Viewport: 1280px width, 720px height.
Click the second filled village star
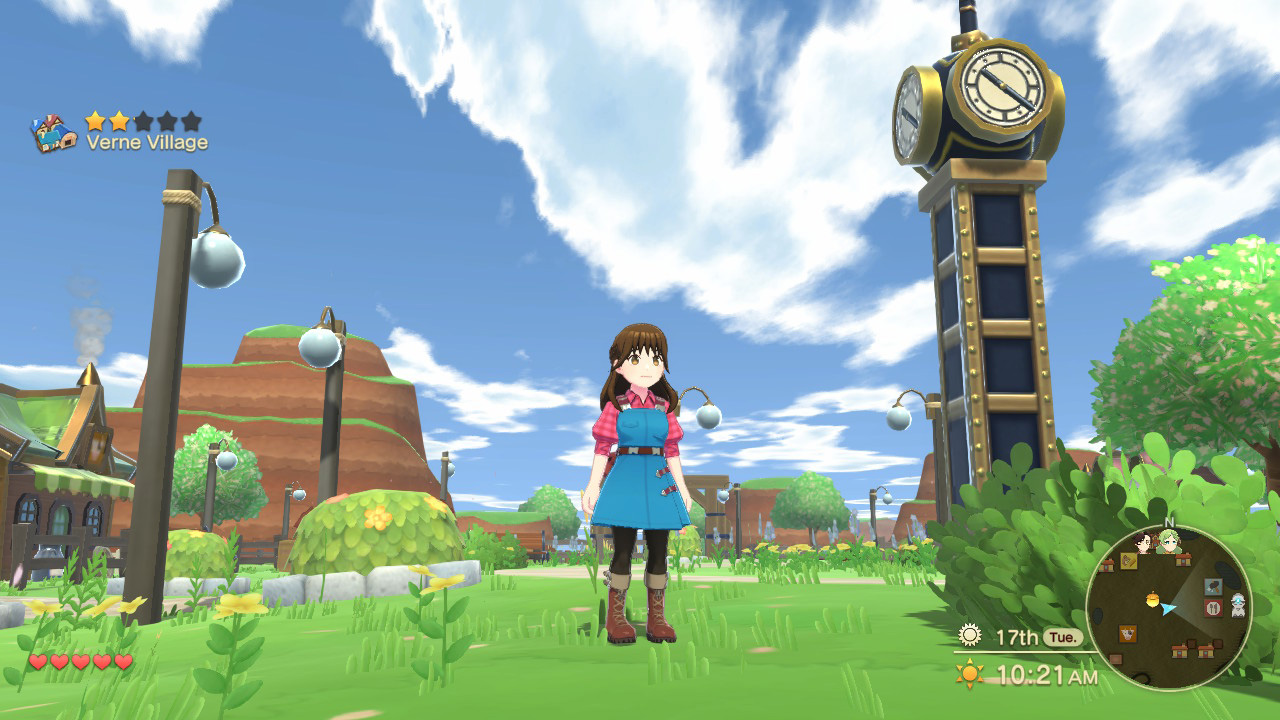118,120
